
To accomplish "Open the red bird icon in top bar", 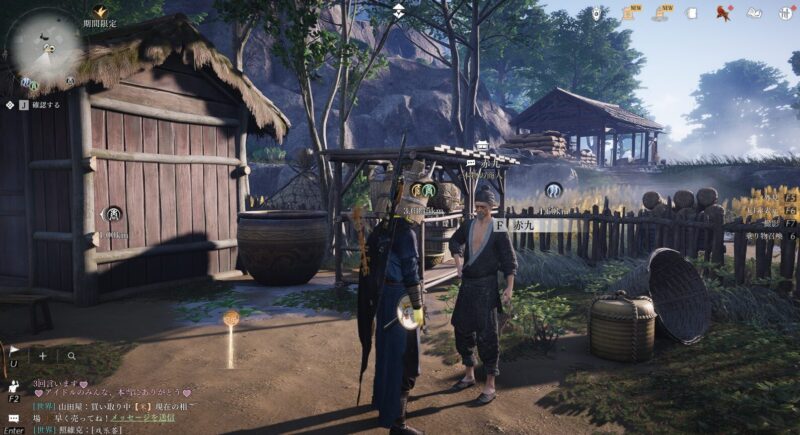I will pyautogui.click(x=723, y=13).
